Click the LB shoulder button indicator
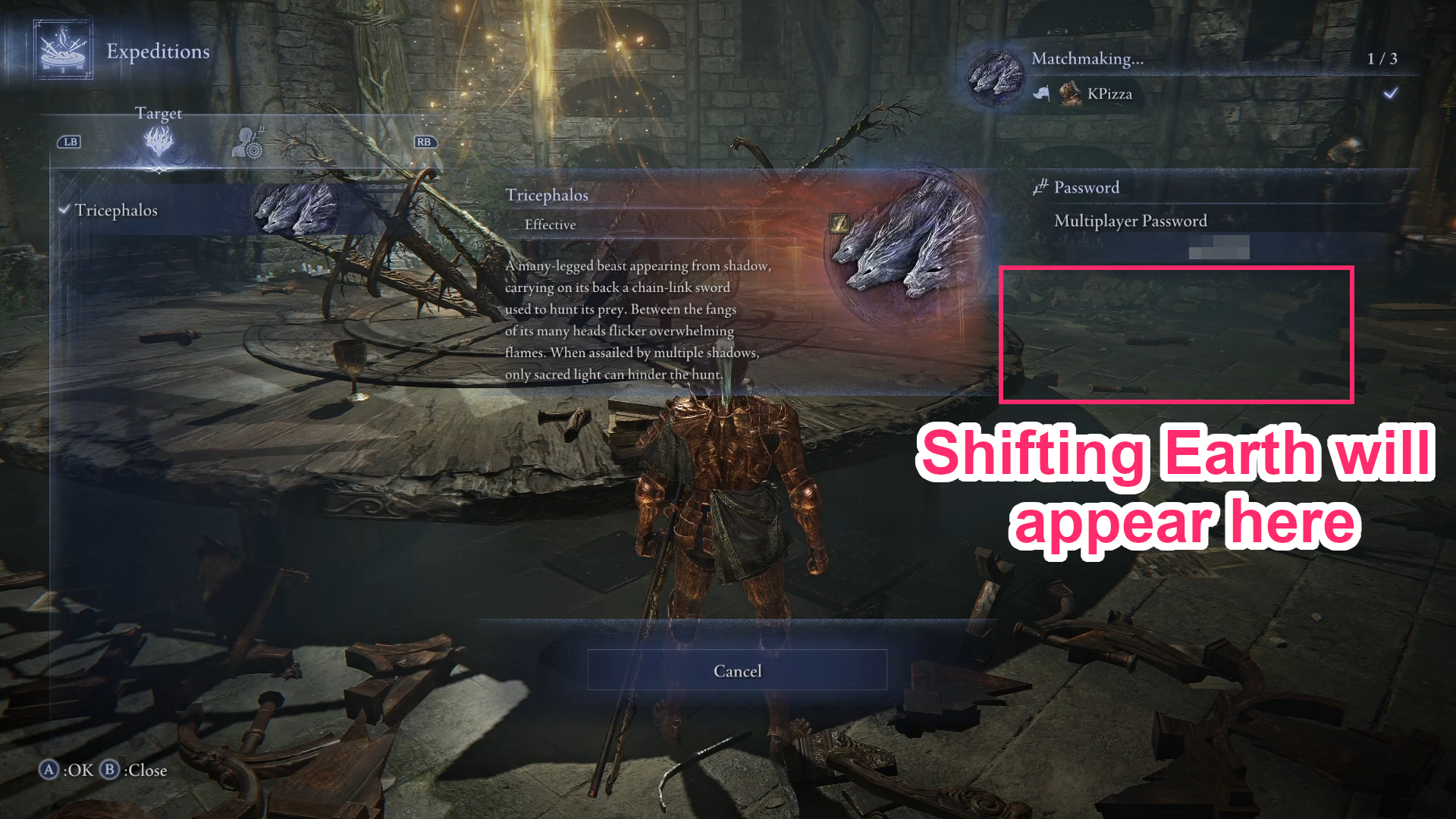1456x819 pixels. click(x=70, y=141)
